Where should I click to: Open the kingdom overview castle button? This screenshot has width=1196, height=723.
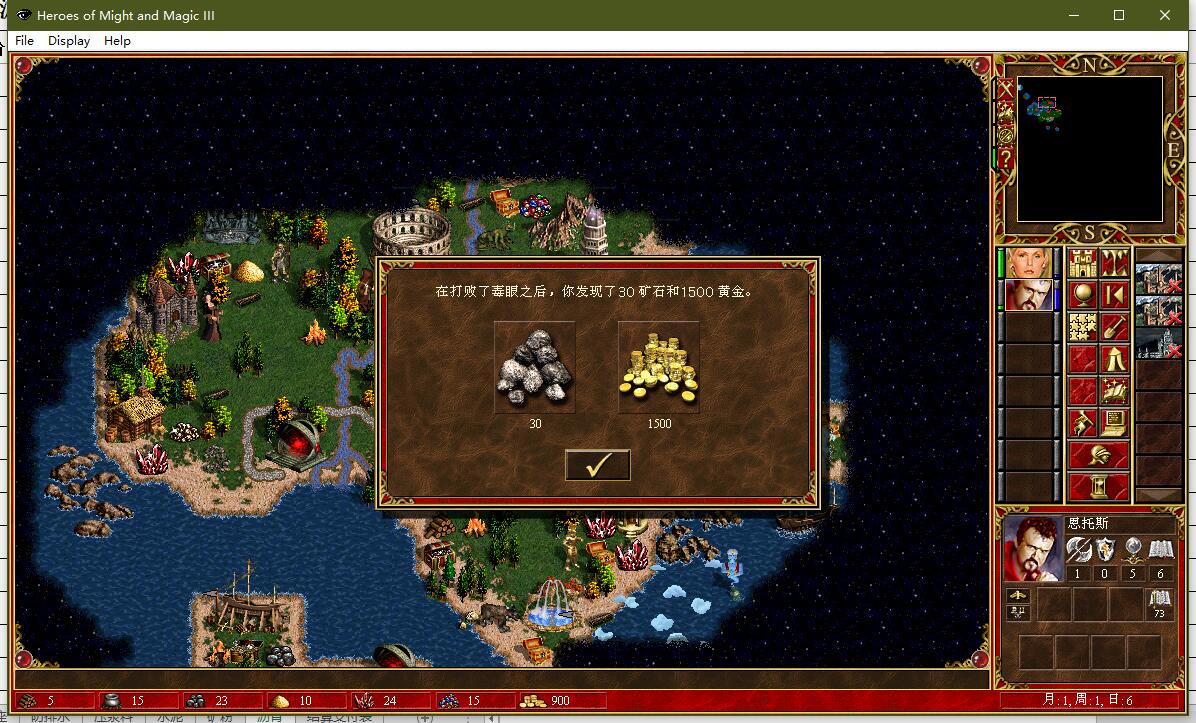(1083, 264)
